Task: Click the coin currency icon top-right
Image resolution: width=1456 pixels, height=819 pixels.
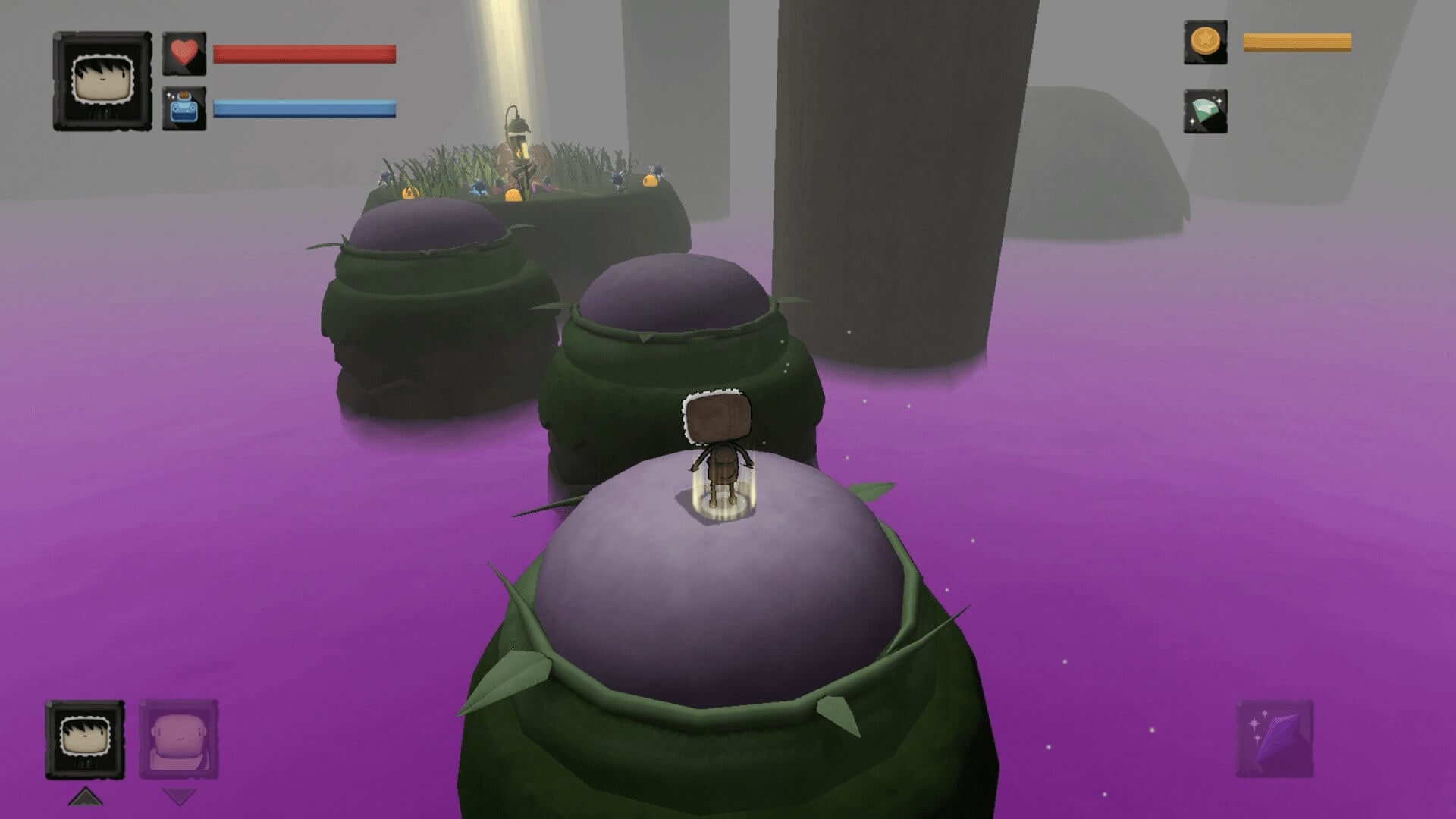Action: (x=1206, y=43)
